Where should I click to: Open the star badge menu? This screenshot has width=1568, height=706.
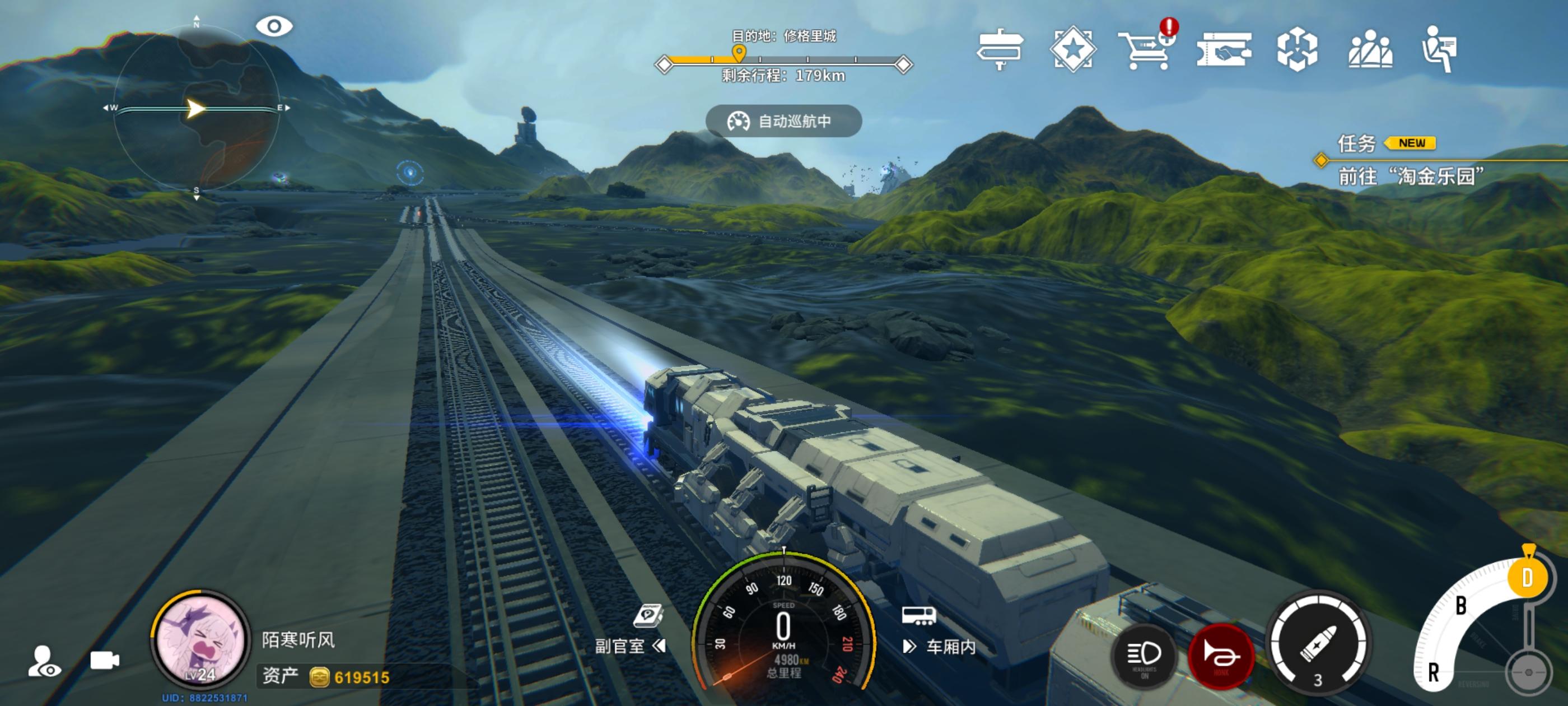pyautogui.click(x=1072, y=49)
